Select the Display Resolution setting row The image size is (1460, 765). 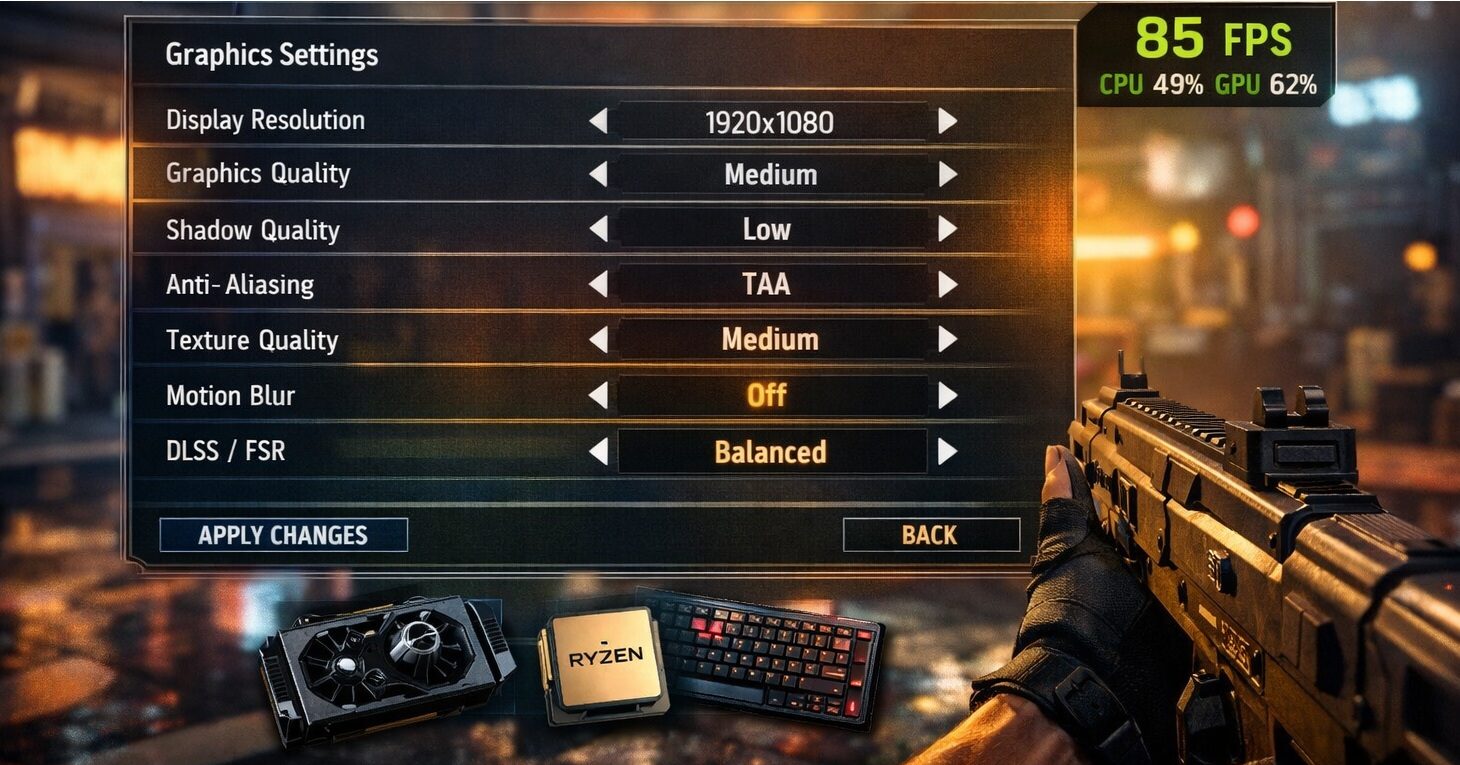(x=265, y=121)
